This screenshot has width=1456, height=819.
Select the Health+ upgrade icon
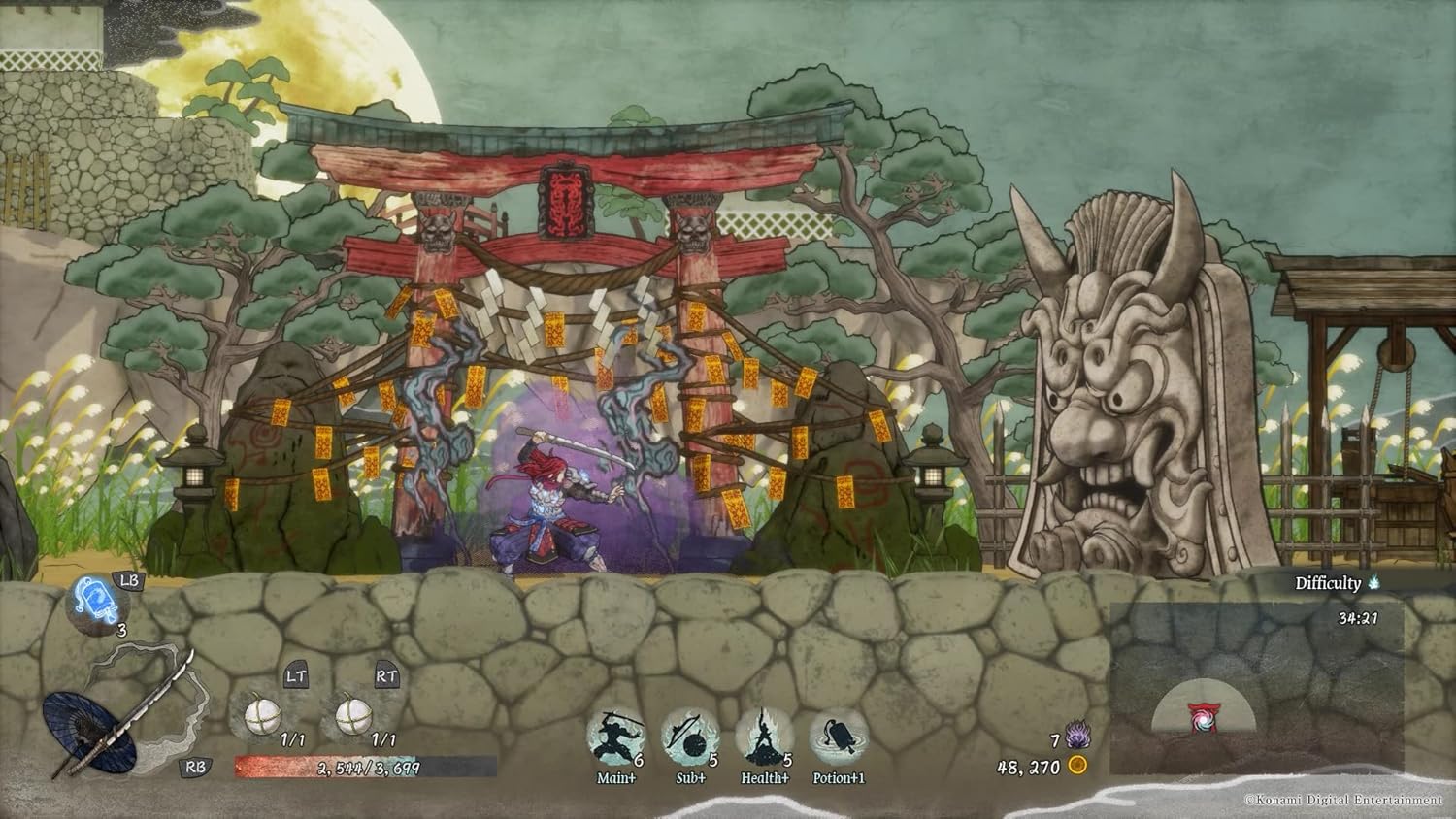click(764, 738)
